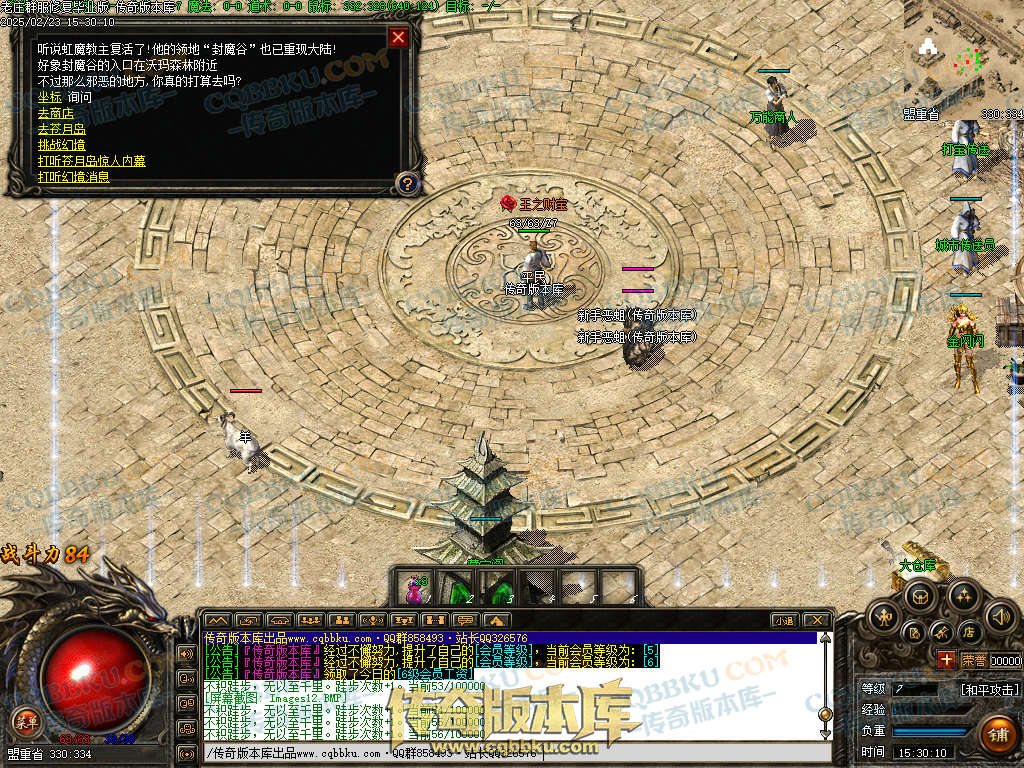Click the 小退 logout button
This screenshot has height=768, width=1024.
[x=783, y=620]
